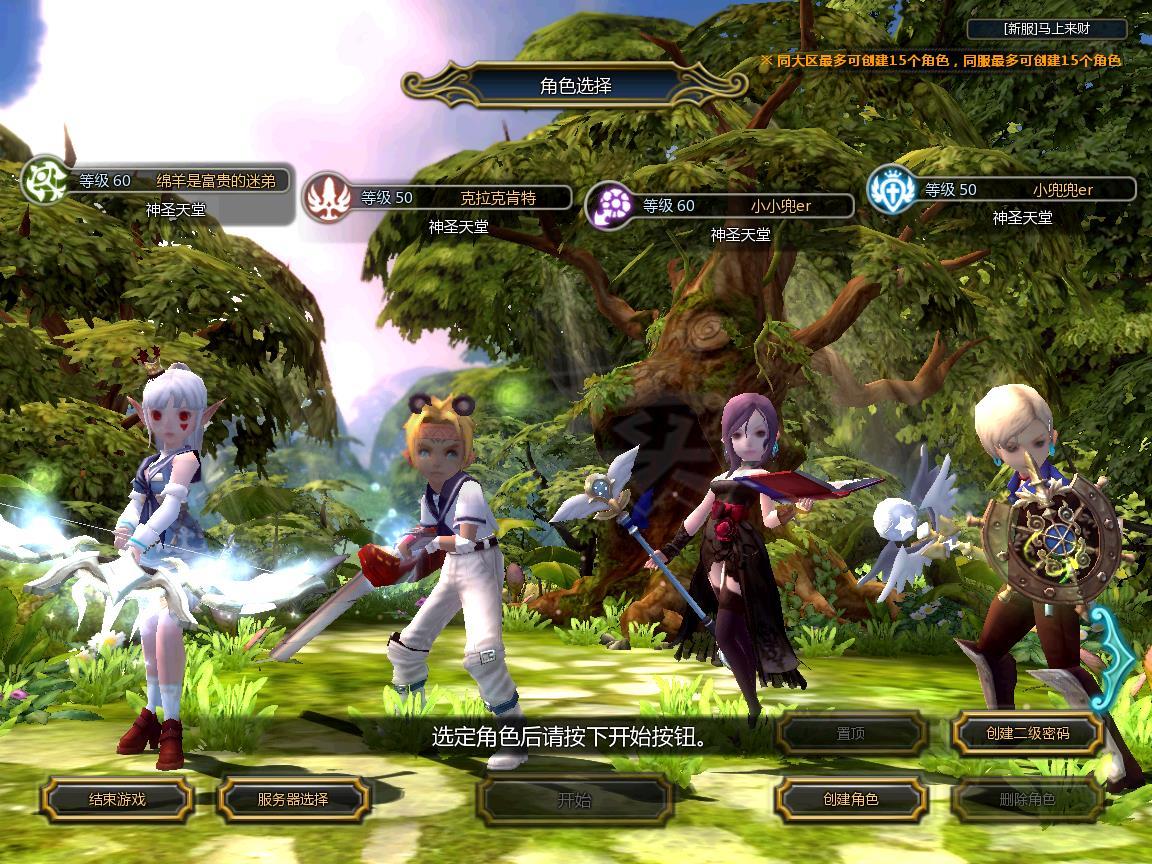The height and width of the screenshot is (864, 1152).
Task: Click the 删除角色 delete button
Action: [x=1027, y=799]
